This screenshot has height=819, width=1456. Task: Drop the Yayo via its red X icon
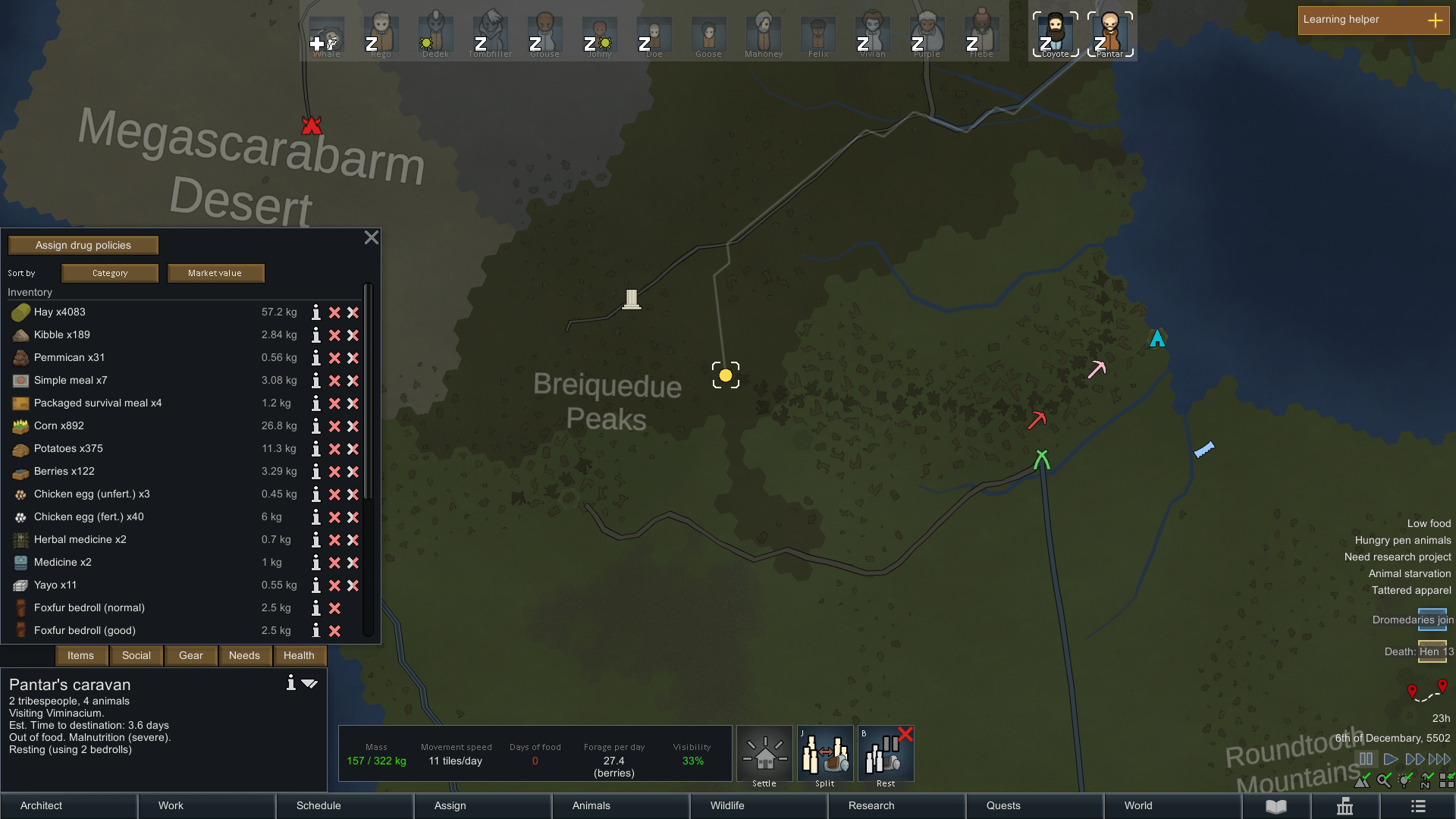tap(334, 585)
